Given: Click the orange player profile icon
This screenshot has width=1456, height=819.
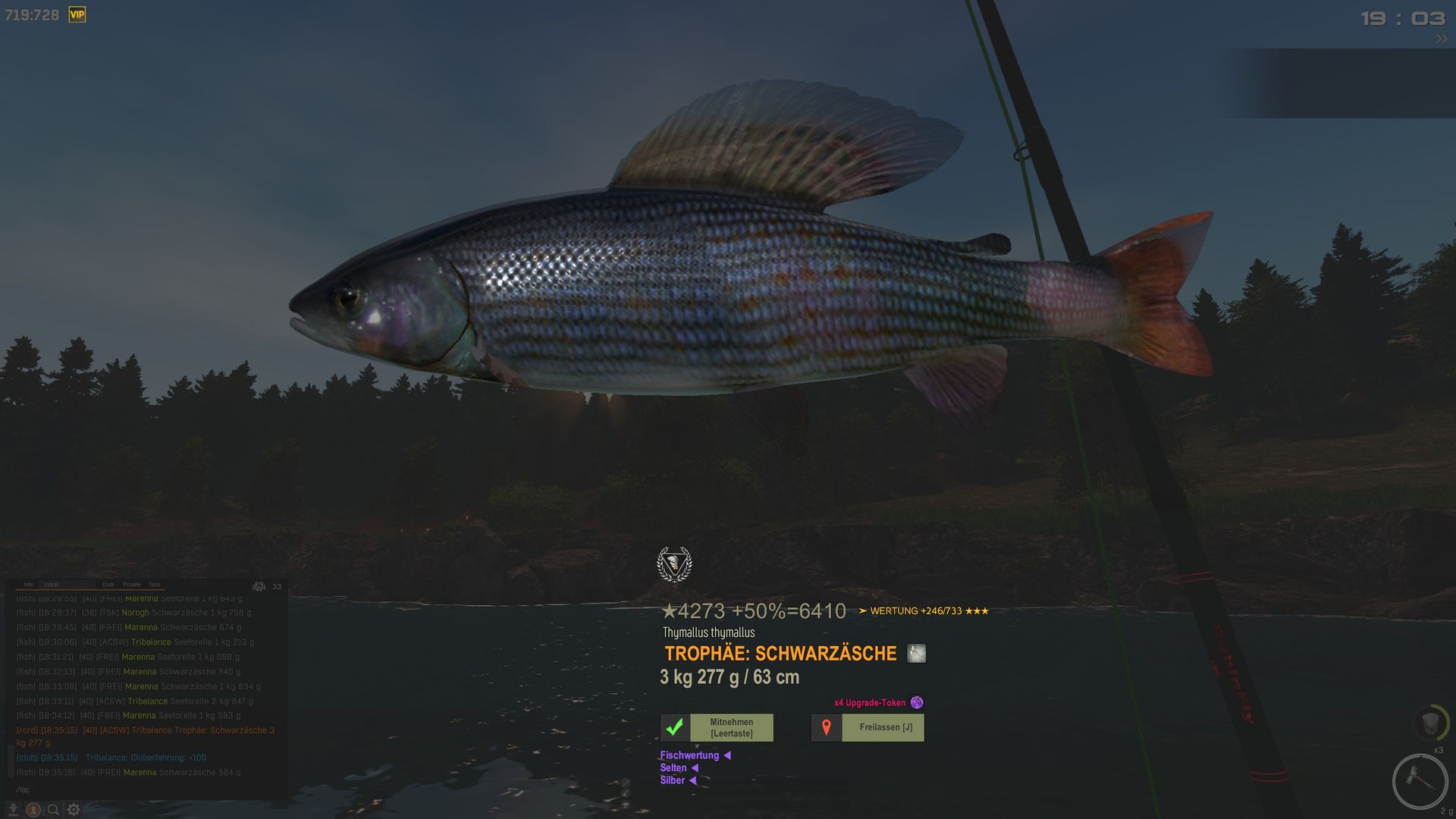Looking at the screenshot, I should pyautogui.click(x=33, y=810).
